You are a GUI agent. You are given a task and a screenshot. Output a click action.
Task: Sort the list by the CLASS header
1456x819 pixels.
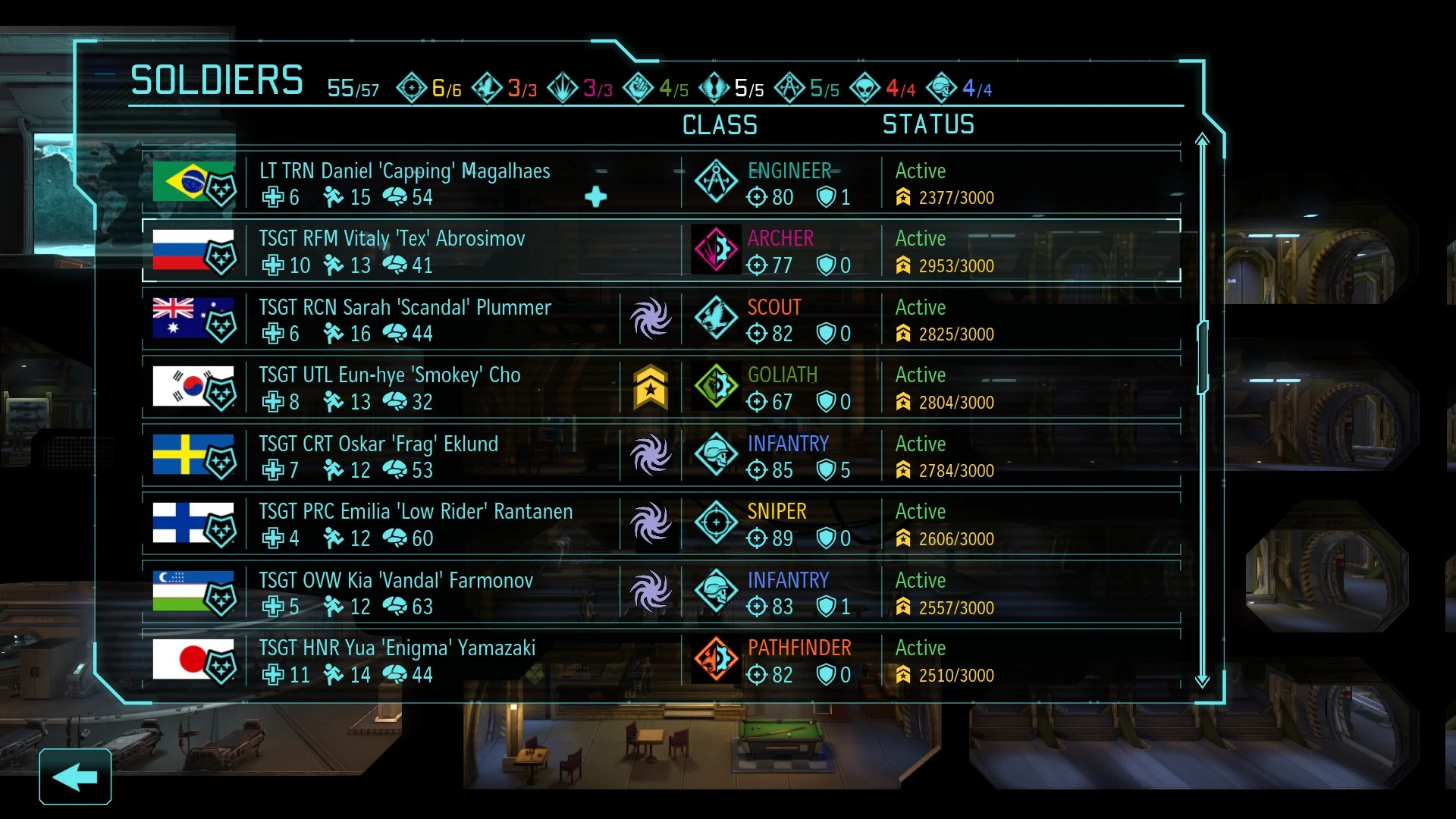(x=720, y=125)
